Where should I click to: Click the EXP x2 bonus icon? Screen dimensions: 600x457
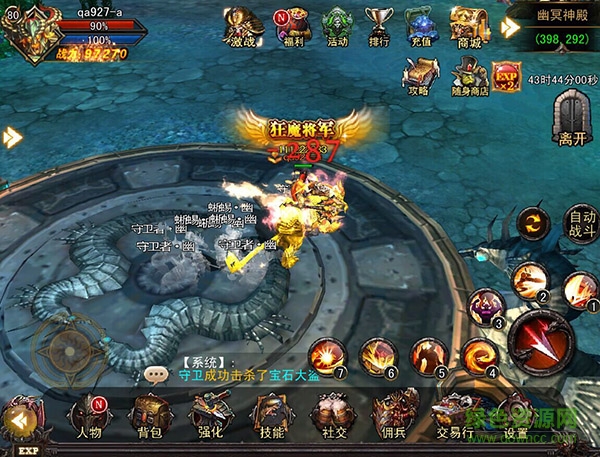click(506, 74)
